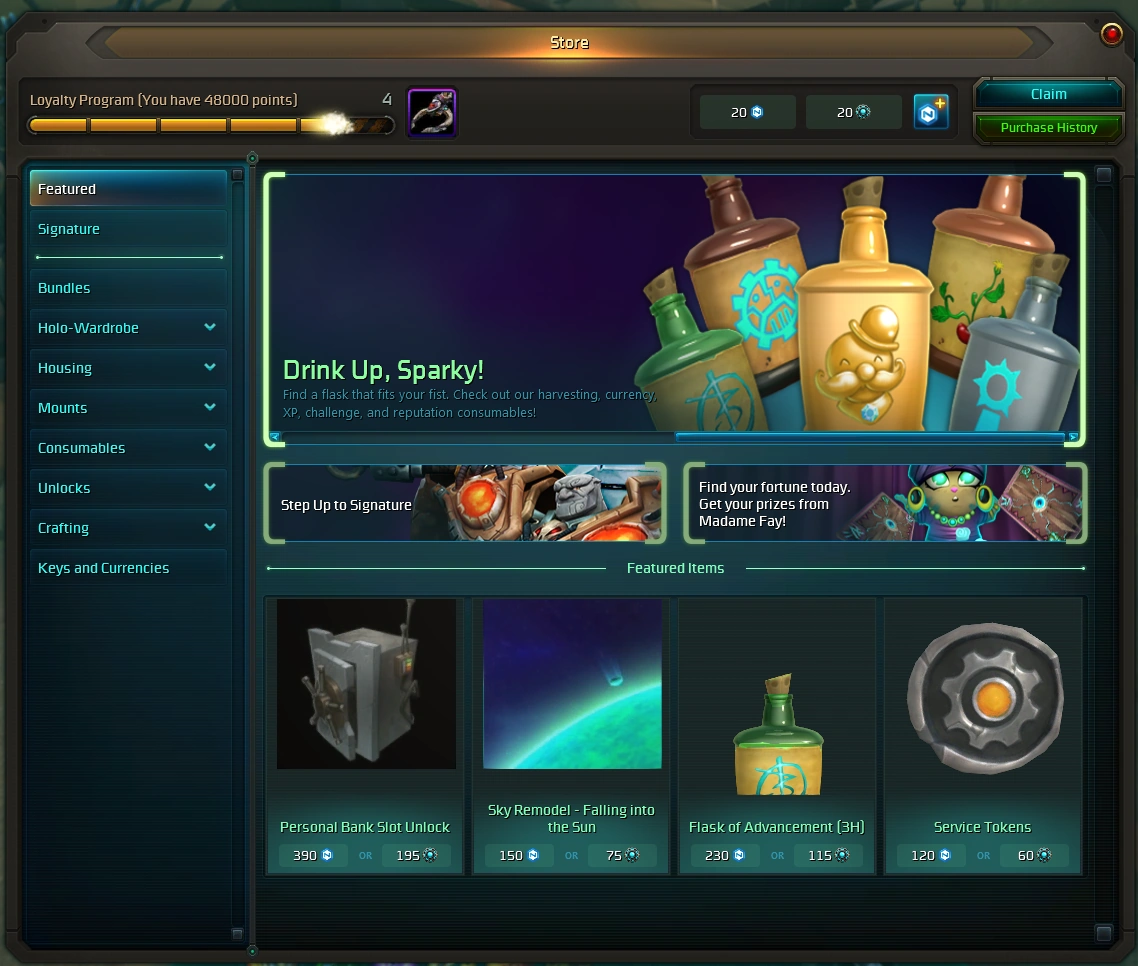Viewport: 1138px width, 966px height.
Task: Expand the Housing category
Action: click(x=128, y=368)
